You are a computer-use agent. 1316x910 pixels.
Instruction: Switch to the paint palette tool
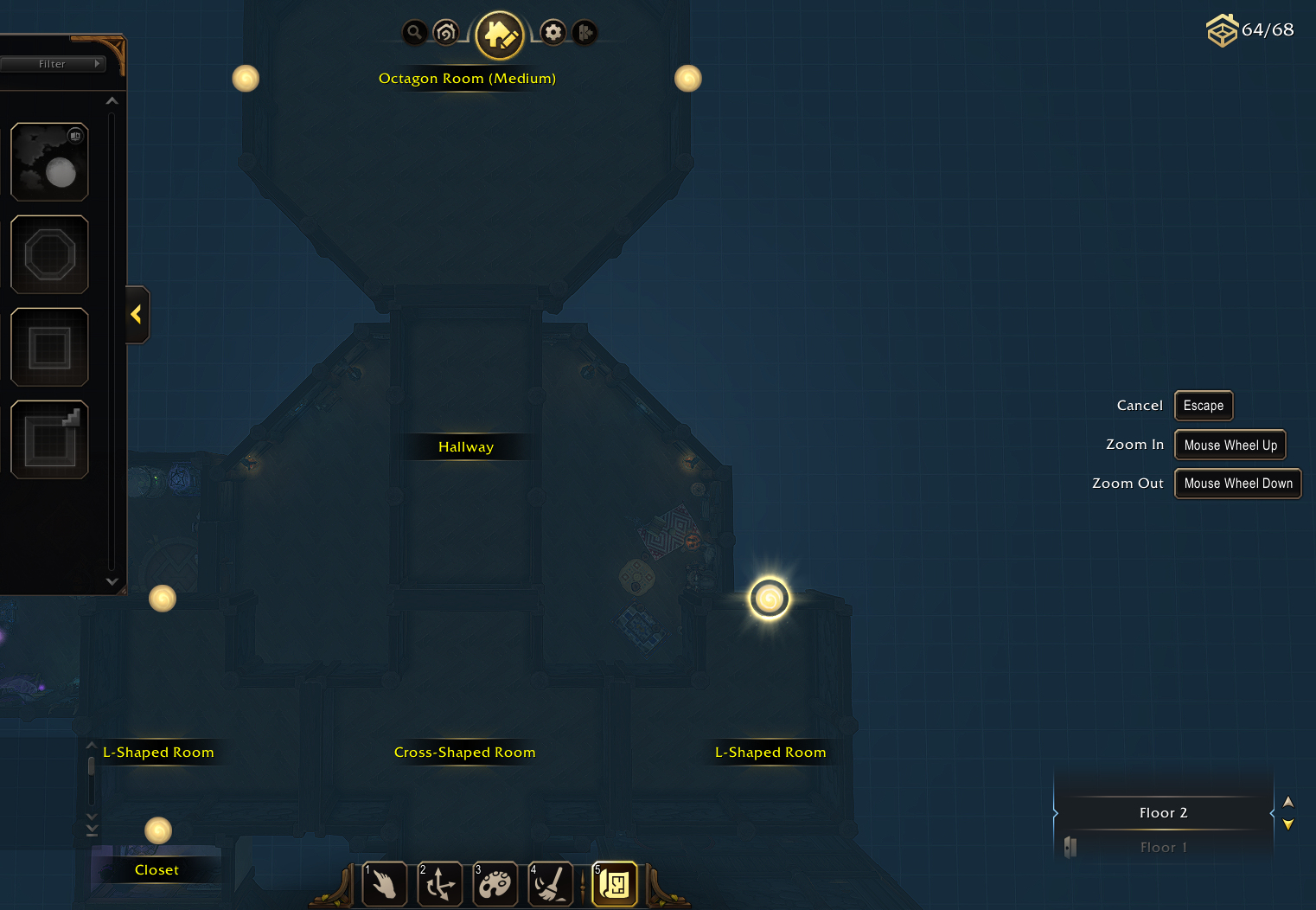coord(495,884)
